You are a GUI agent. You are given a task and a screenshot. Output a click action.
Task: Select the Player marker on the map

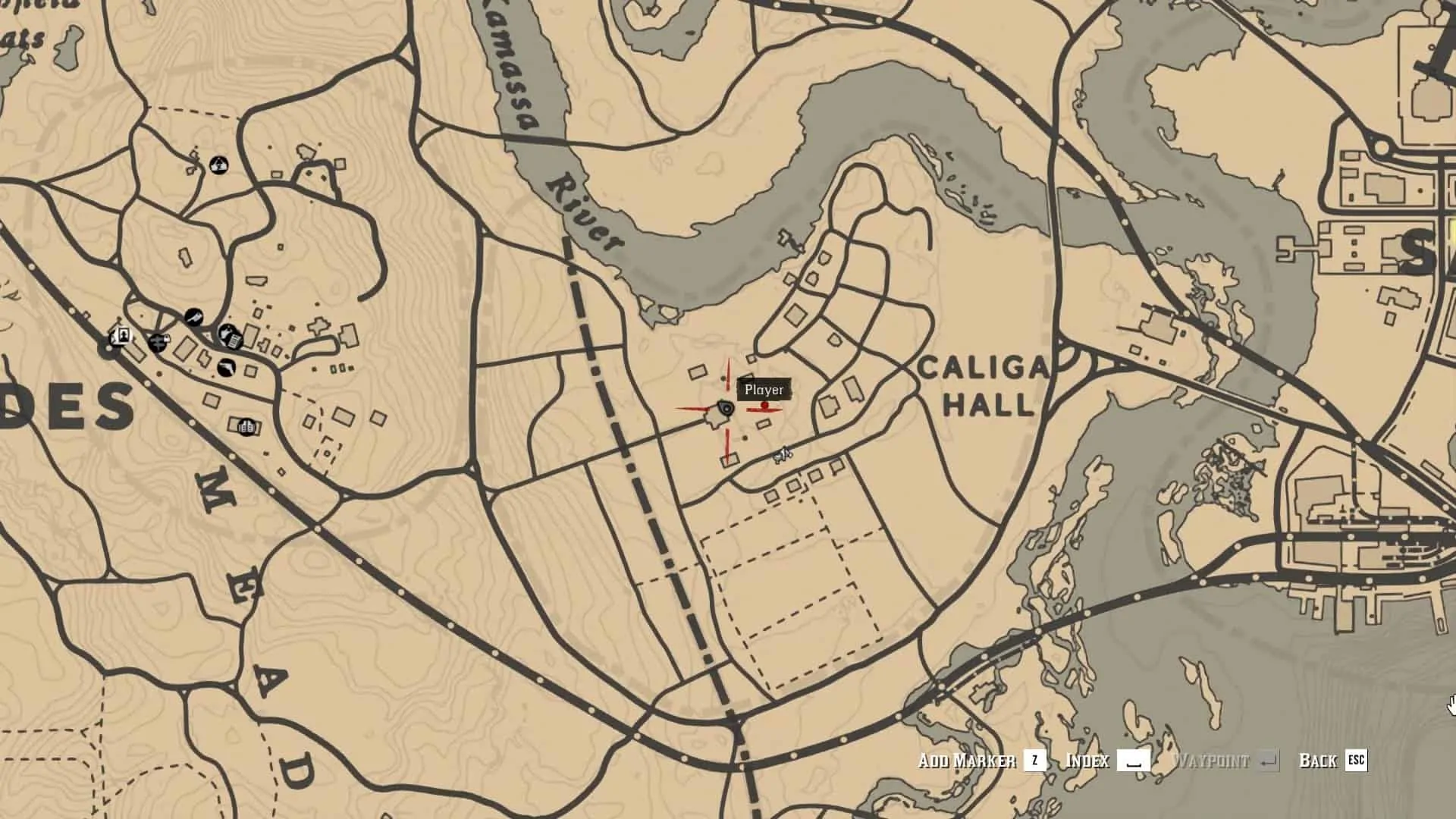726,409
